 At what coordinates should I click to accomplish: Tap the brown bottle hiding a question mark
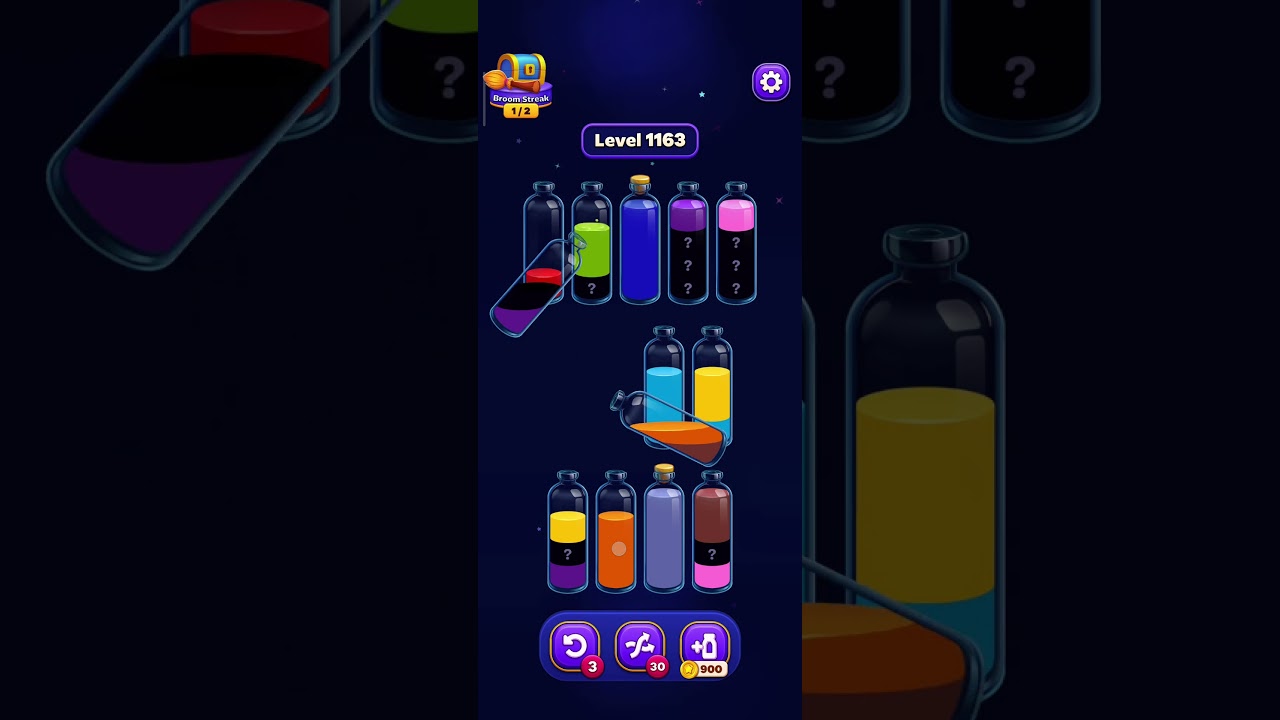[712, 535]
